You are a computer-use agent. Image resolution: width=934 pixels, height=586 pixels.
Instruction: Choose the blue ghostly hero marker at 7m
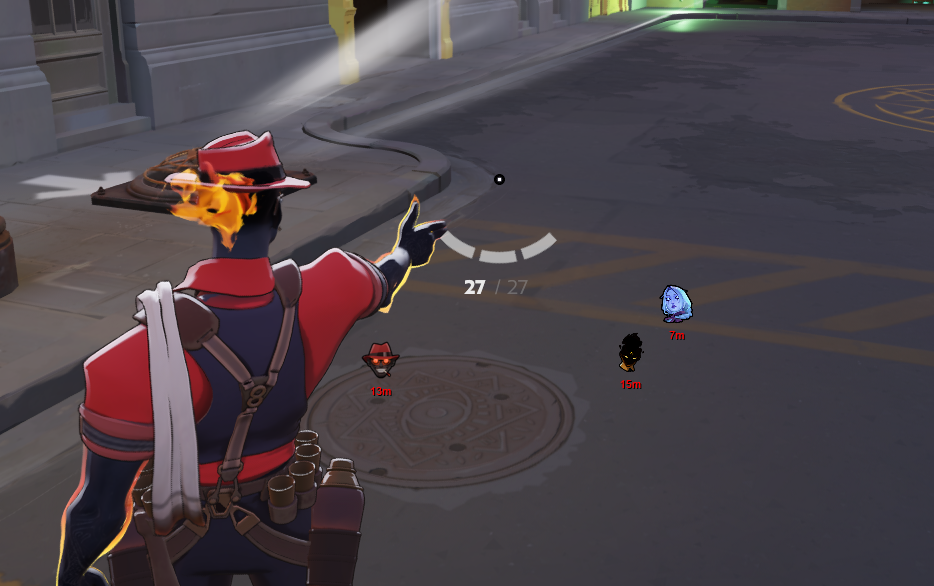click(675, 303)
